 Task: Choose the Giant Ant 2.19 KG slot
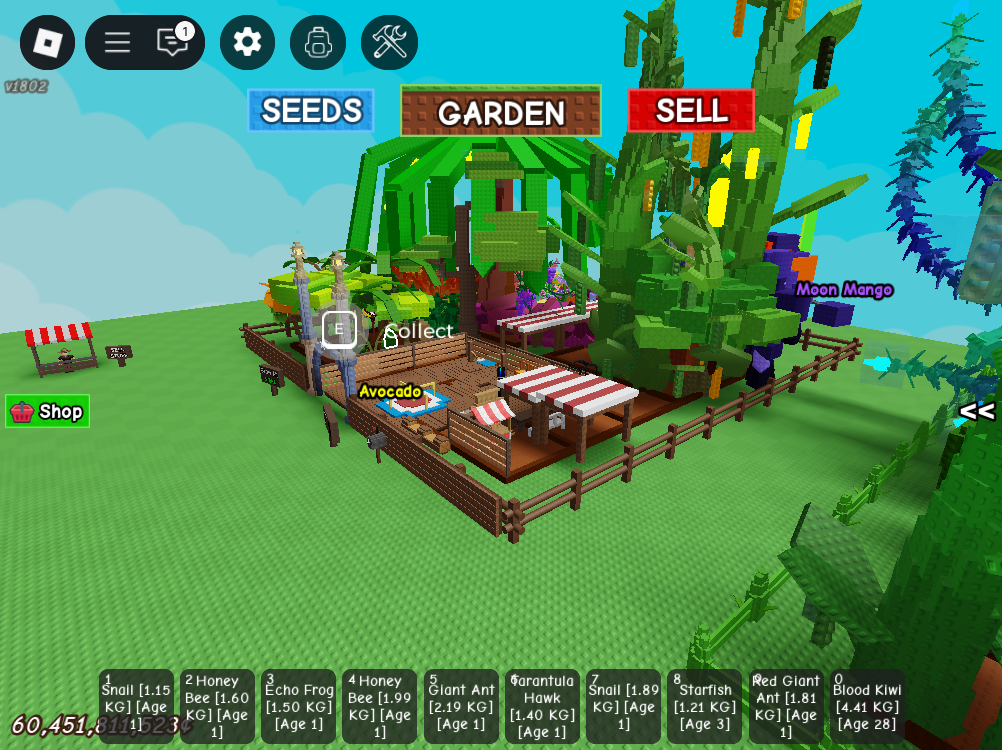coord(461,706)
